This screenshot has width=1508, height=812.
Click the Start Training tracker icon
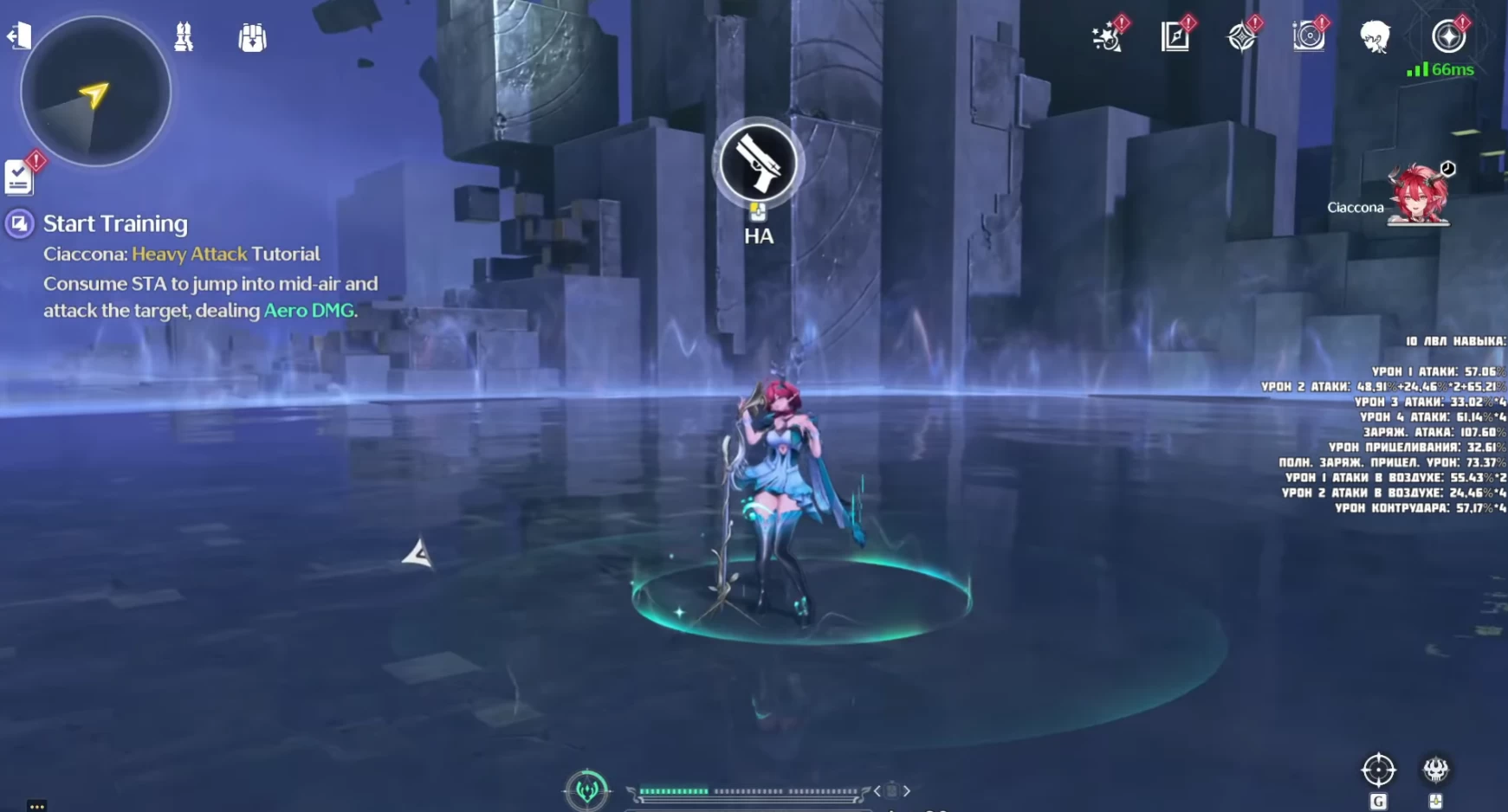(19, 224)
